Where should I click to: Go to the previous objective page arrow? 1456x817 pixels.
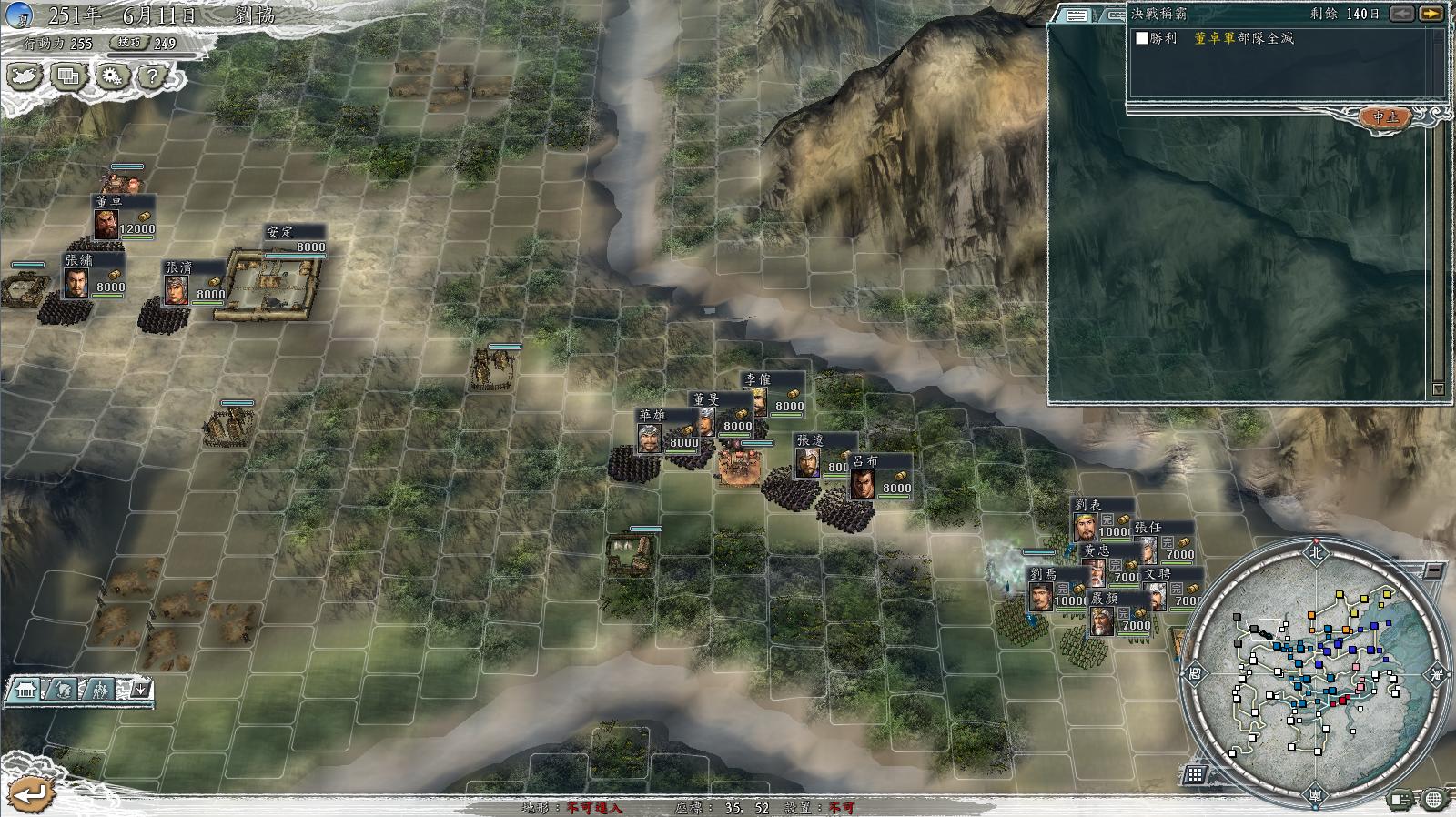click(x=1402, y=14)
